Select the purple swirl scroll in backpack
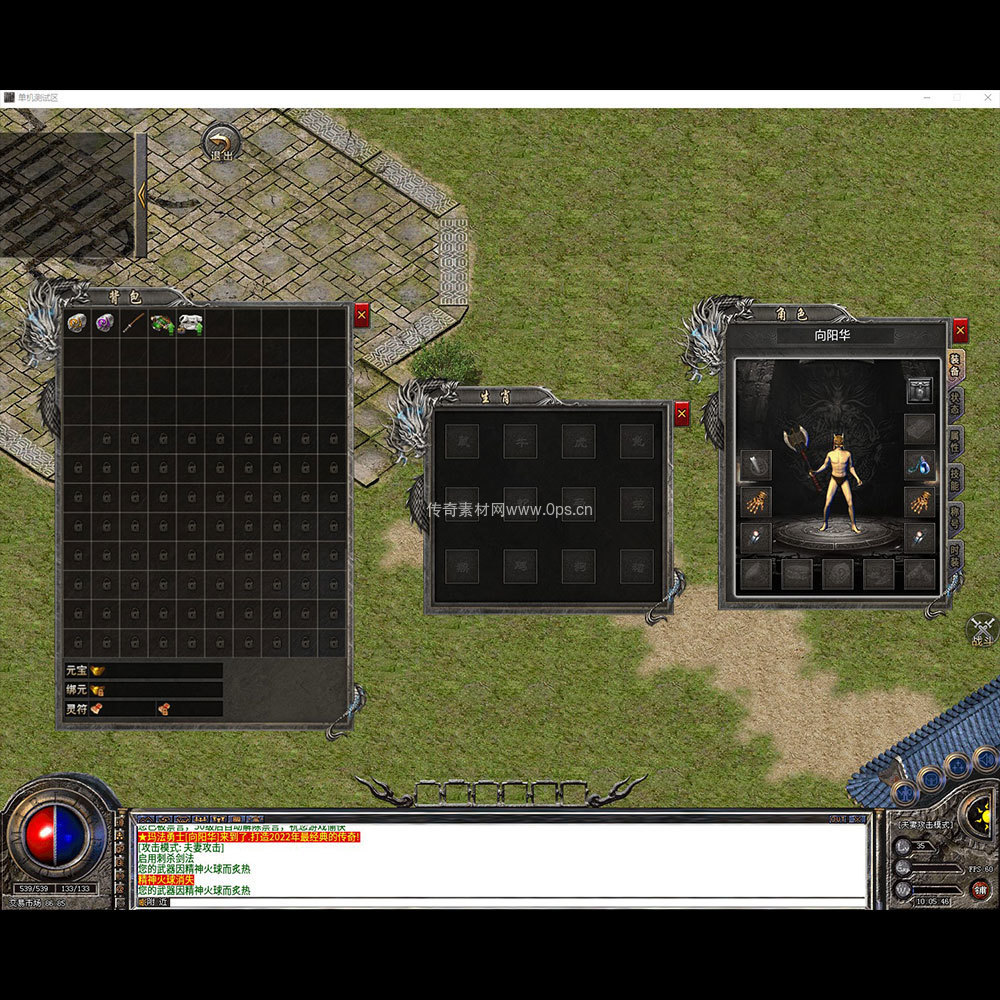This screenshot has width=1000, height=1000. pyautogui.click(x=105, y=323)
